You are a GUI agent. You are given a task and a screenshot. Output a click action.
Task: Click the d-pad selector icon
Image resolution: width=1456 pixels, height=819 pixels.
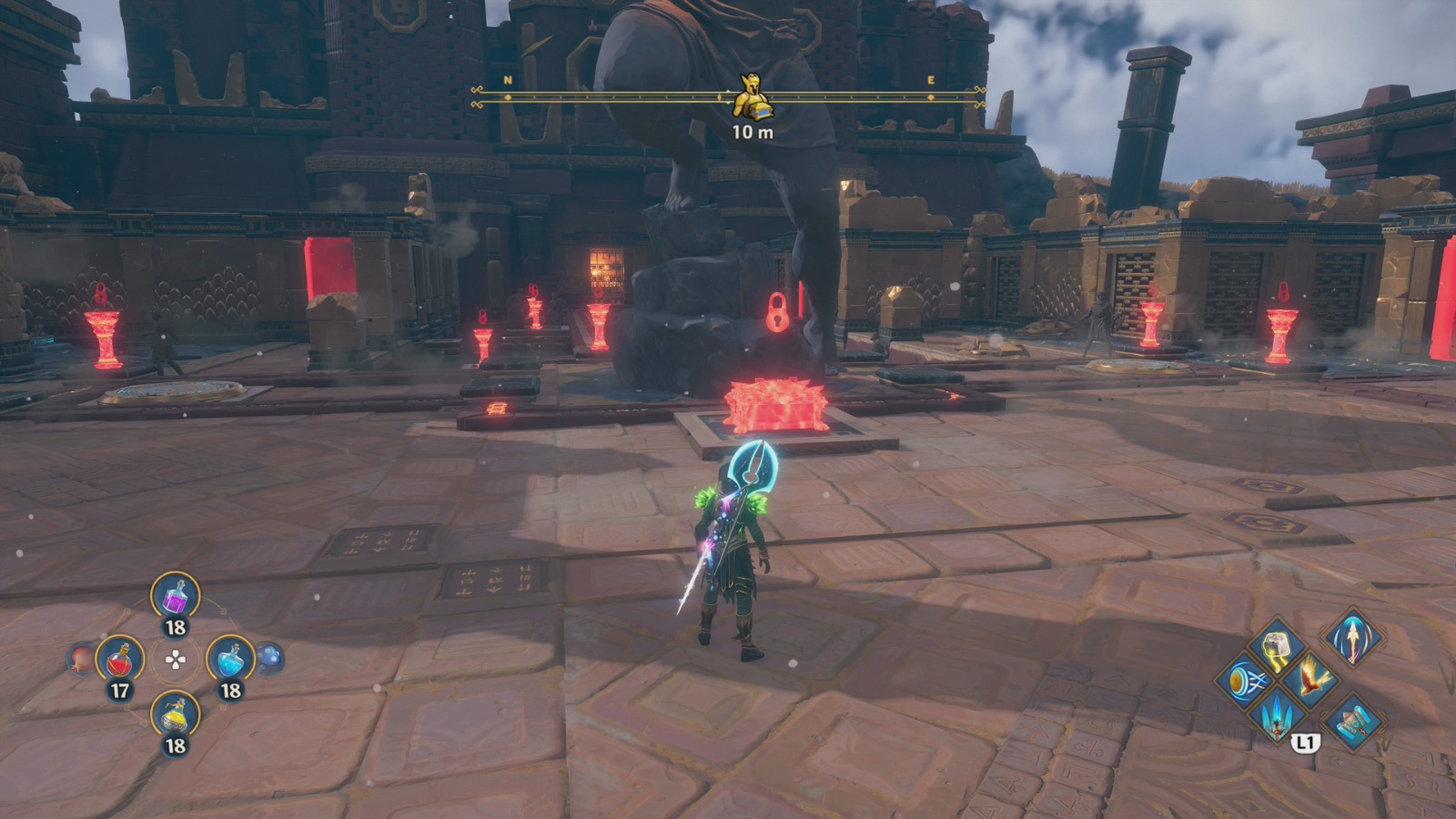[176, 660]
